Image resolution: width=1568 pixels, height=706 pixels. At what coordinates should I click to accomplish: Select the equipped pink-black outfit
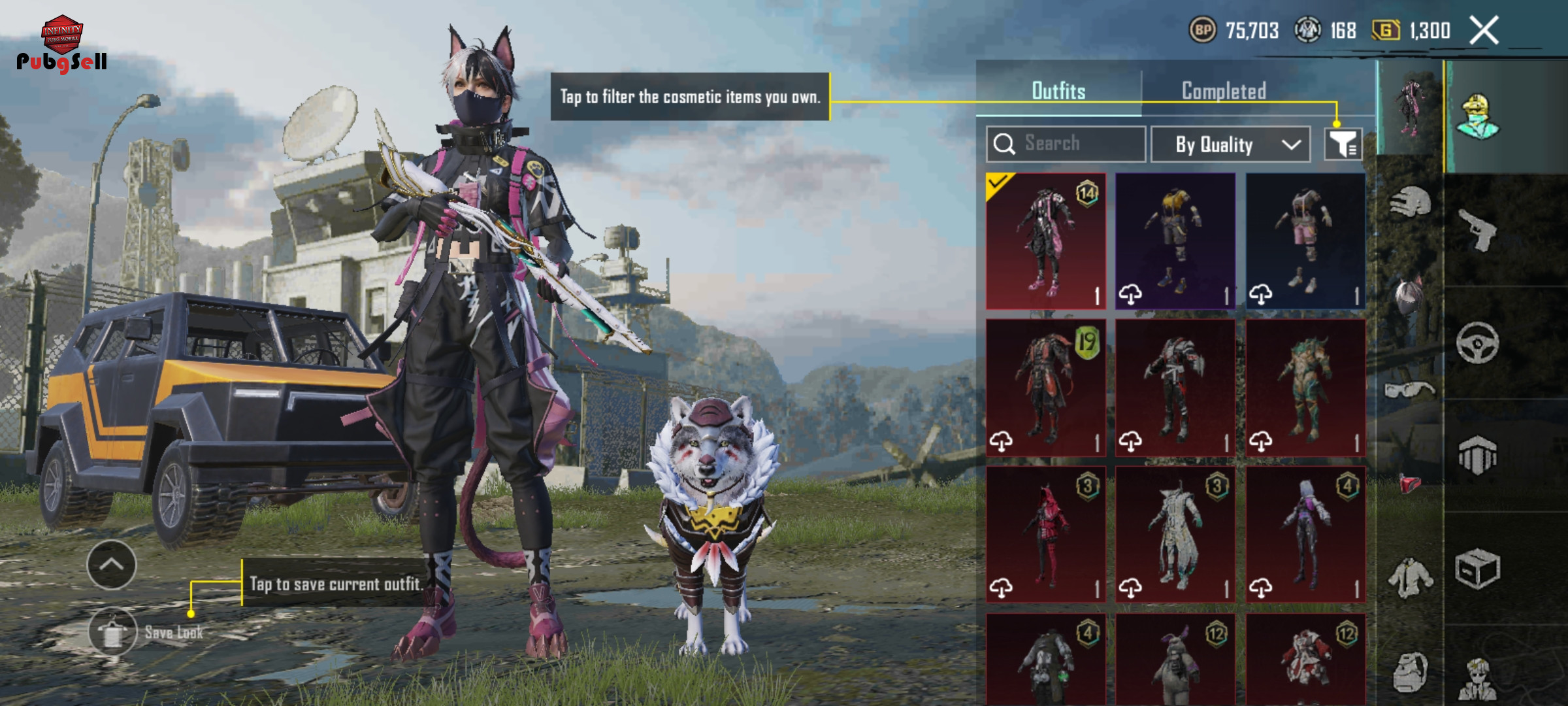(x=1045, y=241)
